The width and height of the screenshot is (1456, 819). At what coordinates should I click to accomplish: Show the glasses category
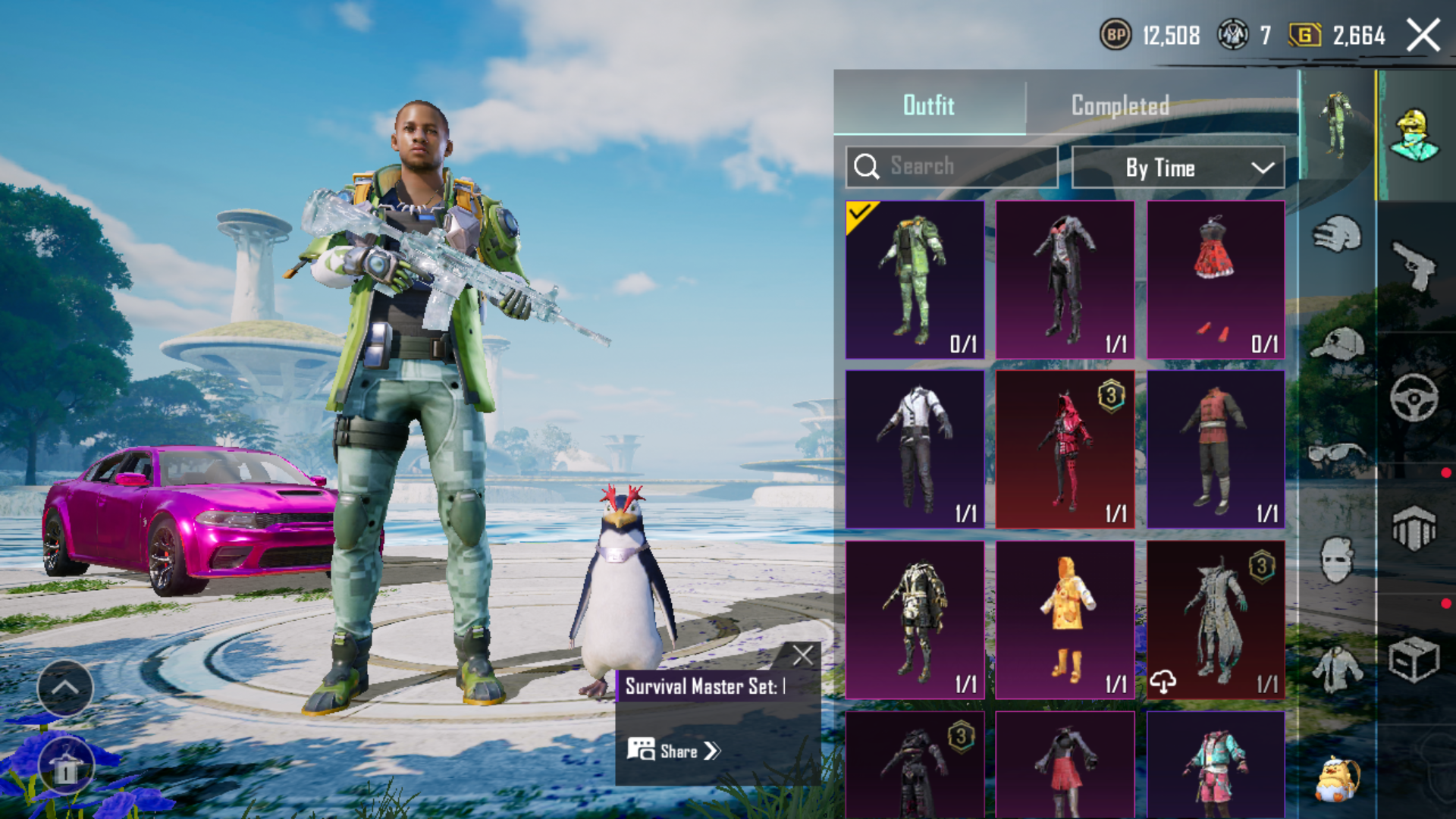[x=1337, y=454]
